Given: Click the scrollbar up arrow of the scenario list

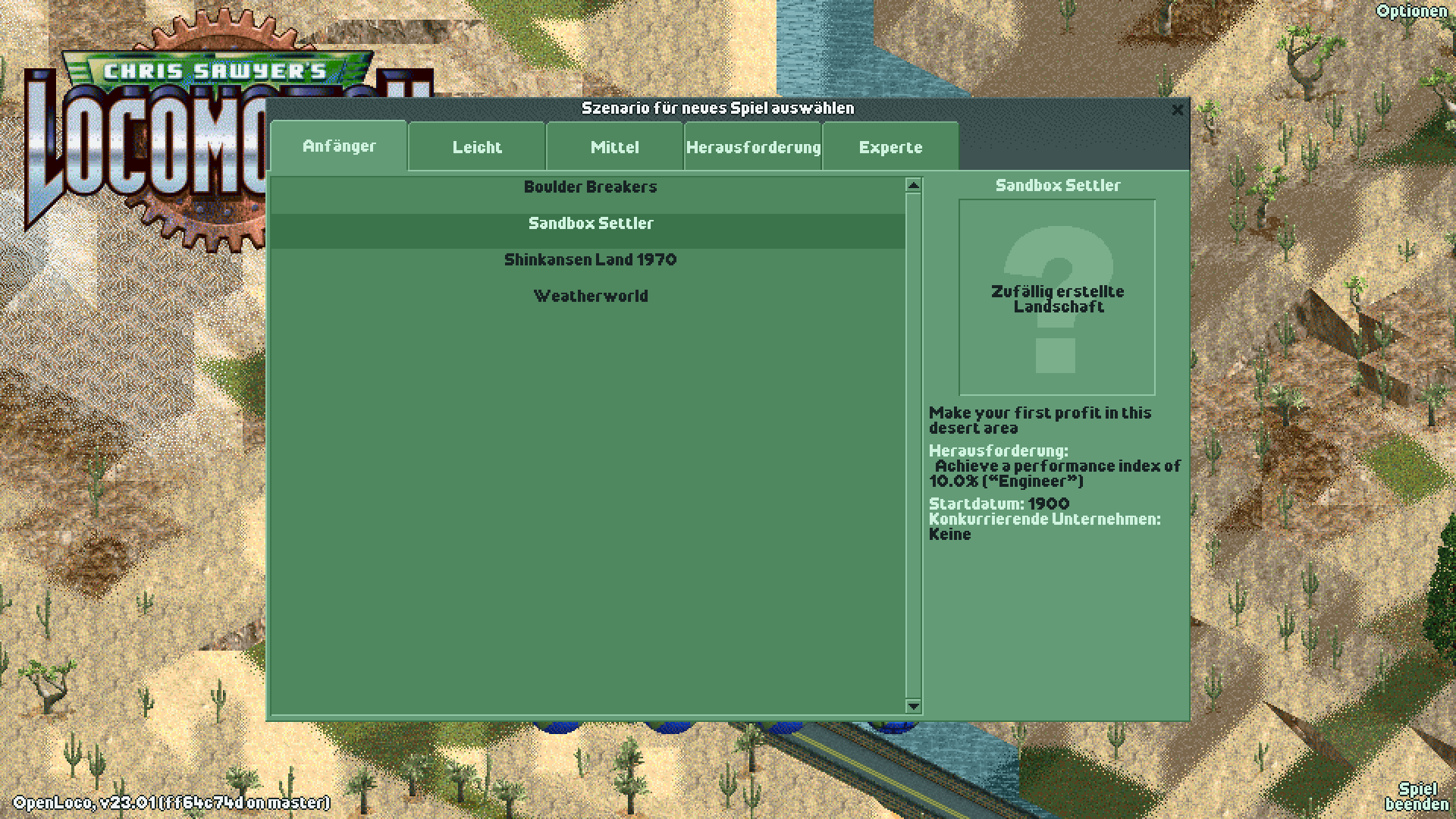Looking at the screenshot, I should 913,184.
